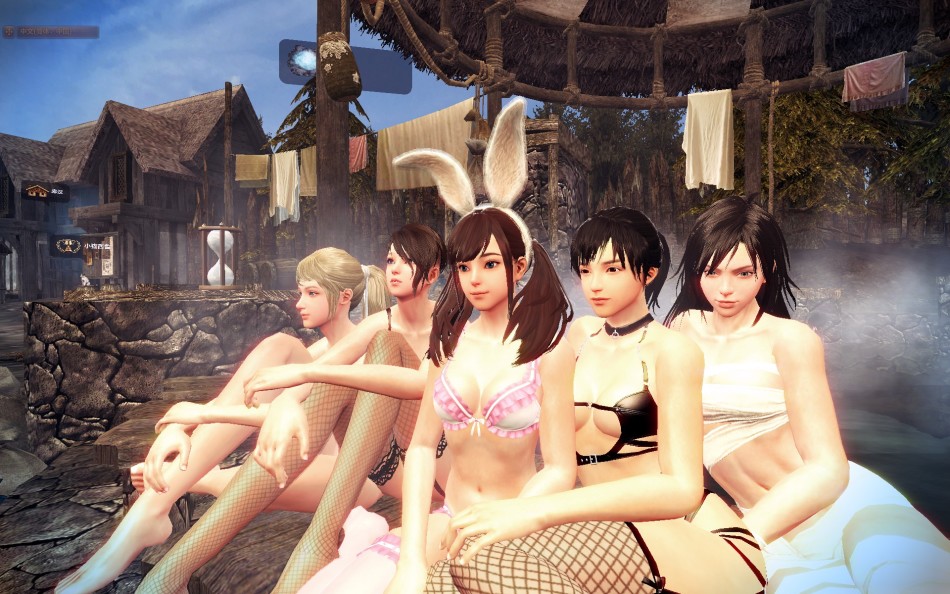Viewport: 950px width, 594px height.
Task: Select the laurel wreath shop marker
Action: coord(69,244)
